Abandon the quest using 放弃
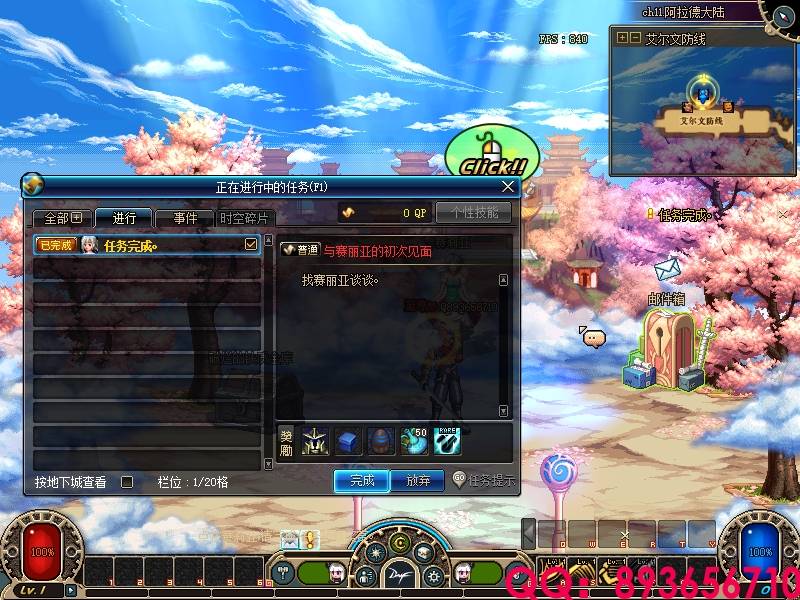800x600 pixels. click(418, 481)
